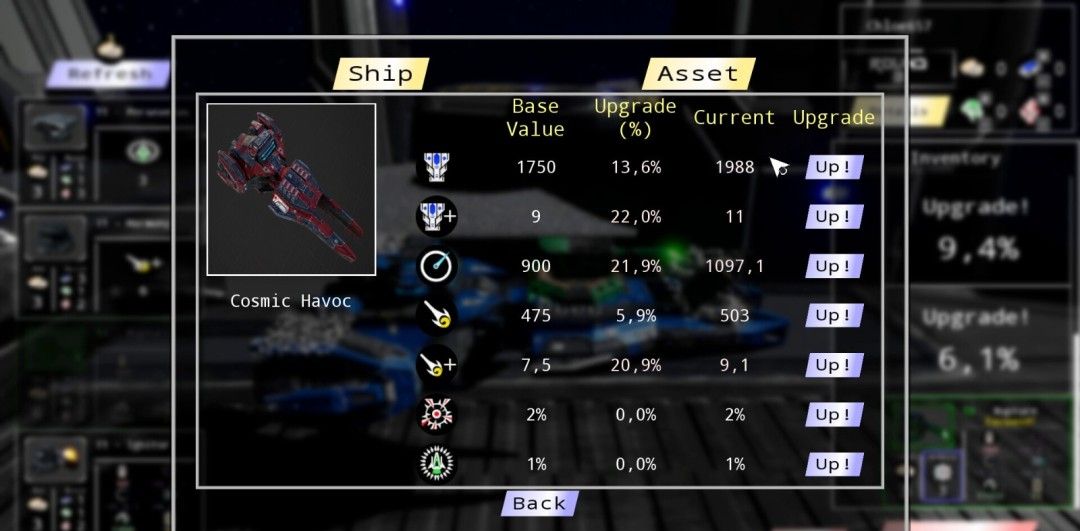Screen dimensions: 1080x531
Task: Upgrade the speed gauge stat
Action: click(x=833, y=267)
